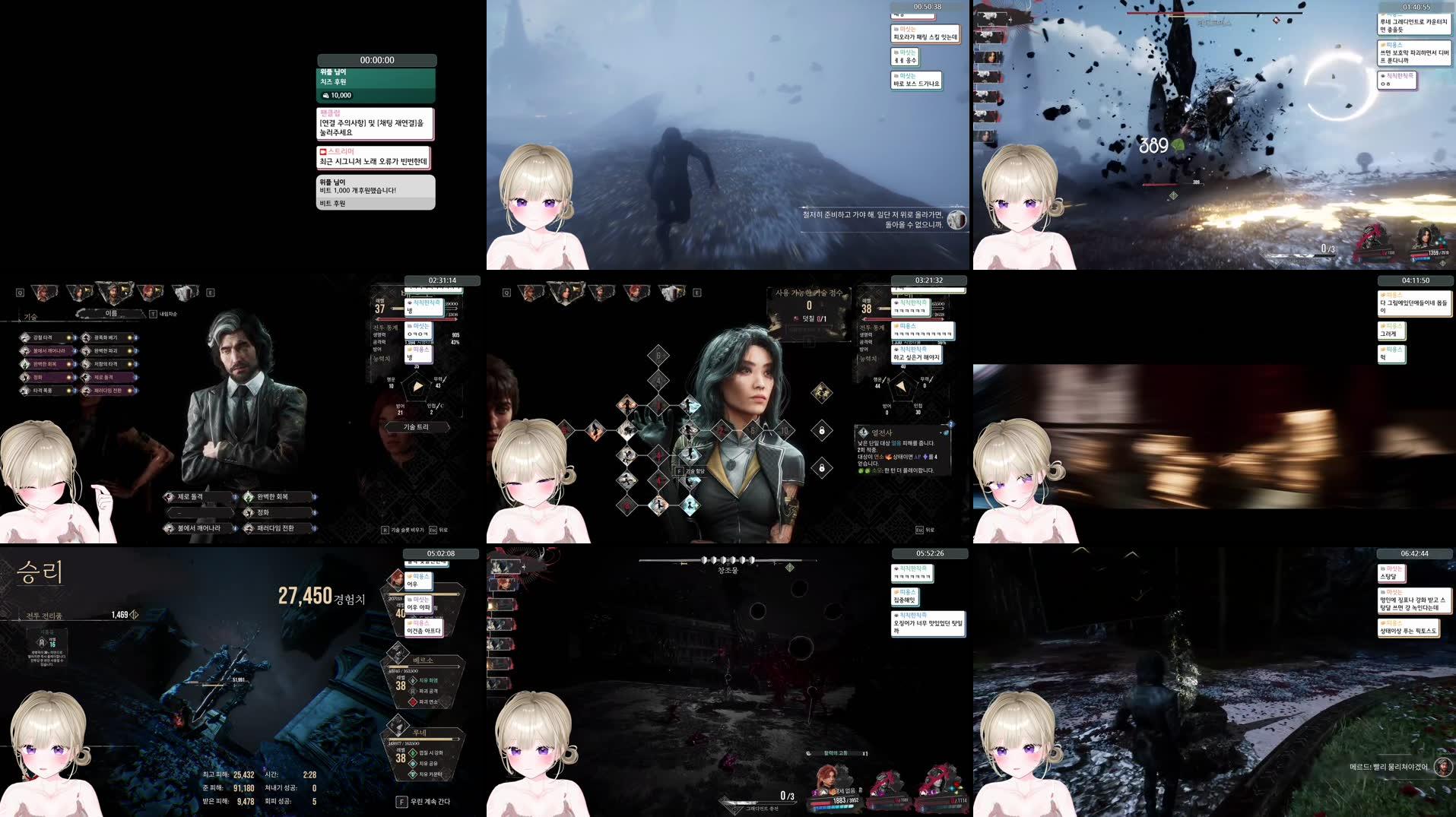Click a locked padlock node in the skill tree

pyautogui.click(x=822, y=432)
